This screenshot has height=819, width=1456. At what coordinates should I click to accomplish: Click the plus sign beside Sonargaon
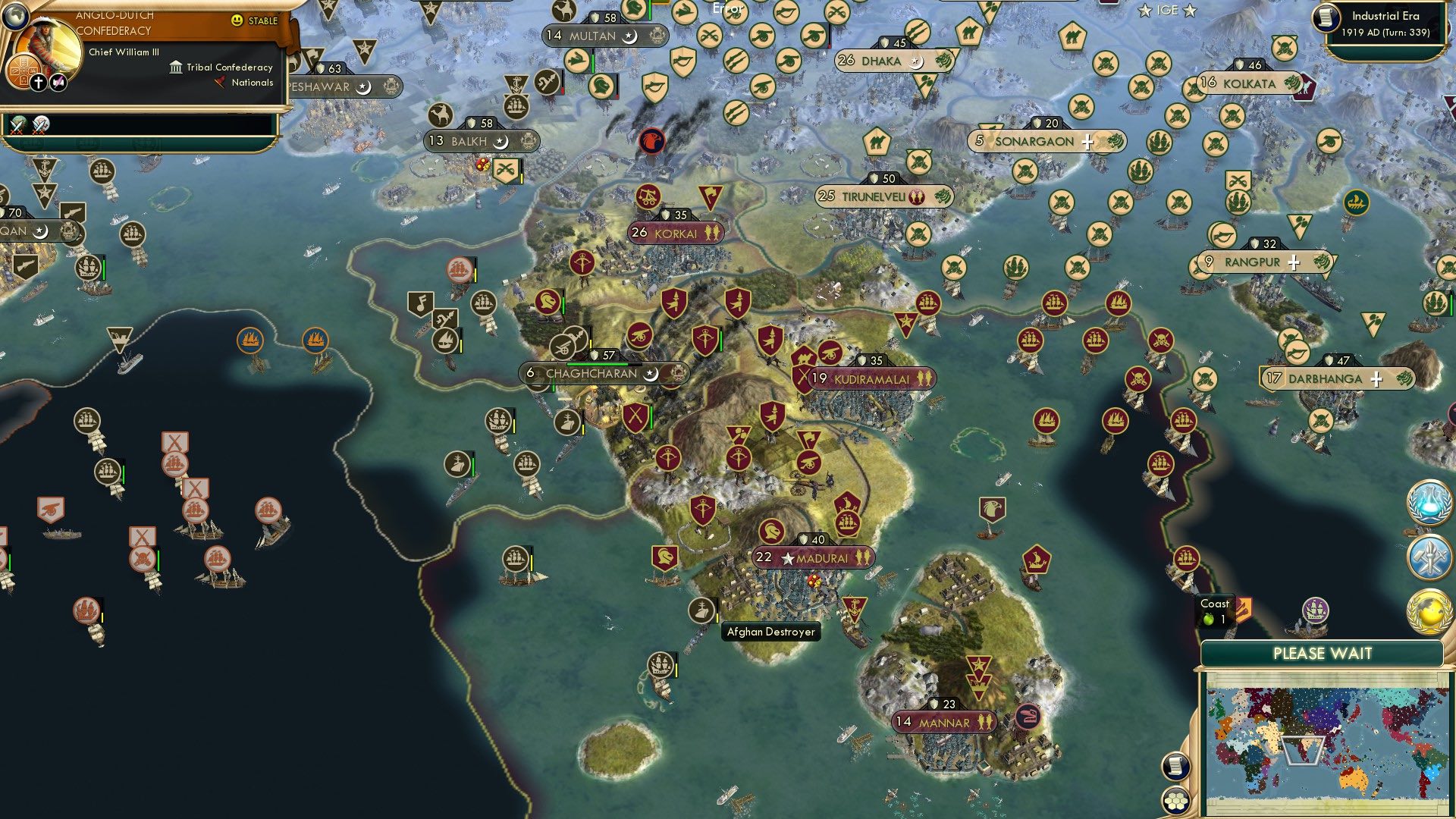click(x=1089, y=141)
